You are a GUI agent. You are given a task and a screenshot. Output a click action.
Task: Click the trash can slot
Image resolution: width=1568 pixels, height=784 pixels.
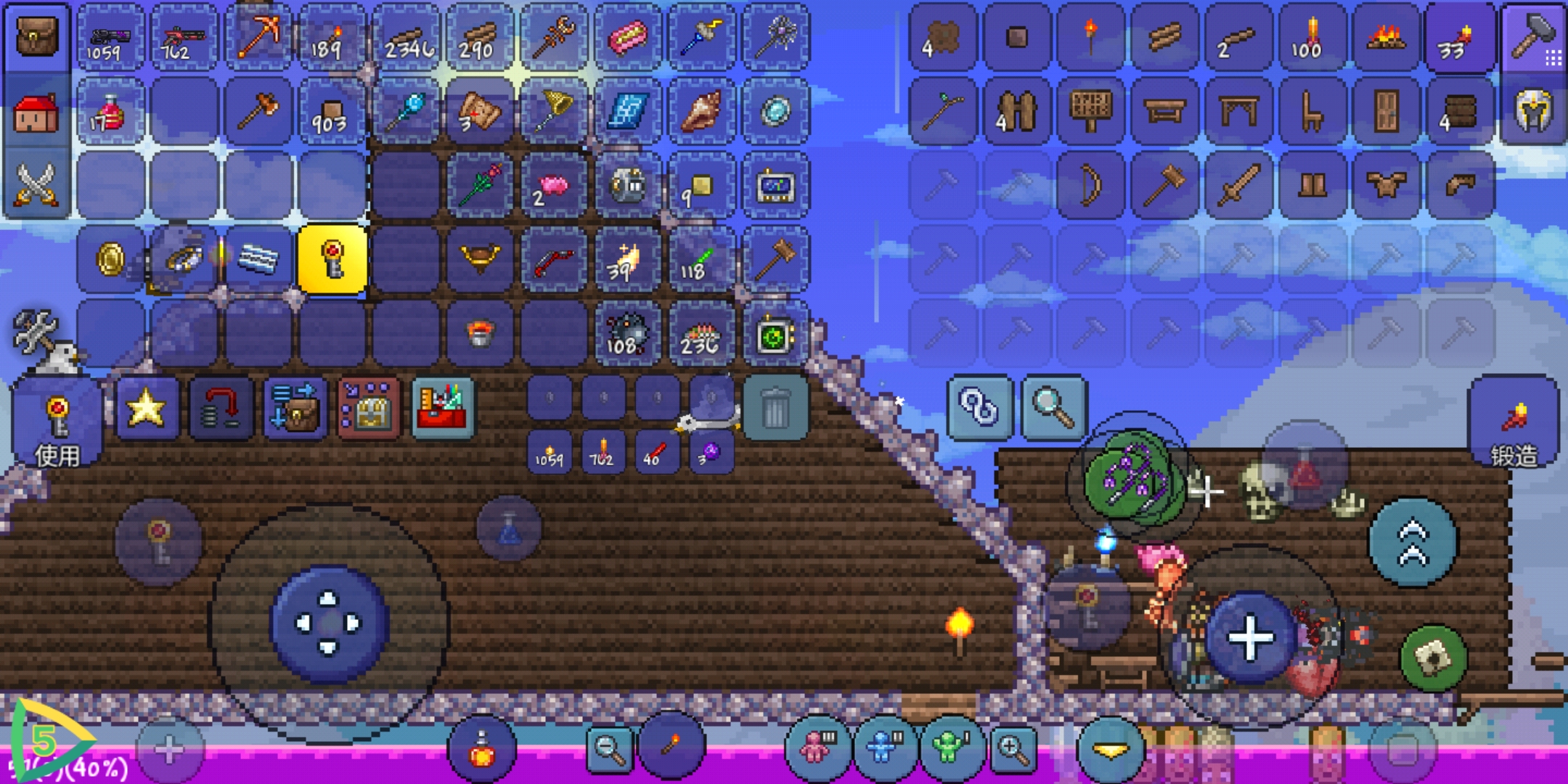(x=775, y=408)
